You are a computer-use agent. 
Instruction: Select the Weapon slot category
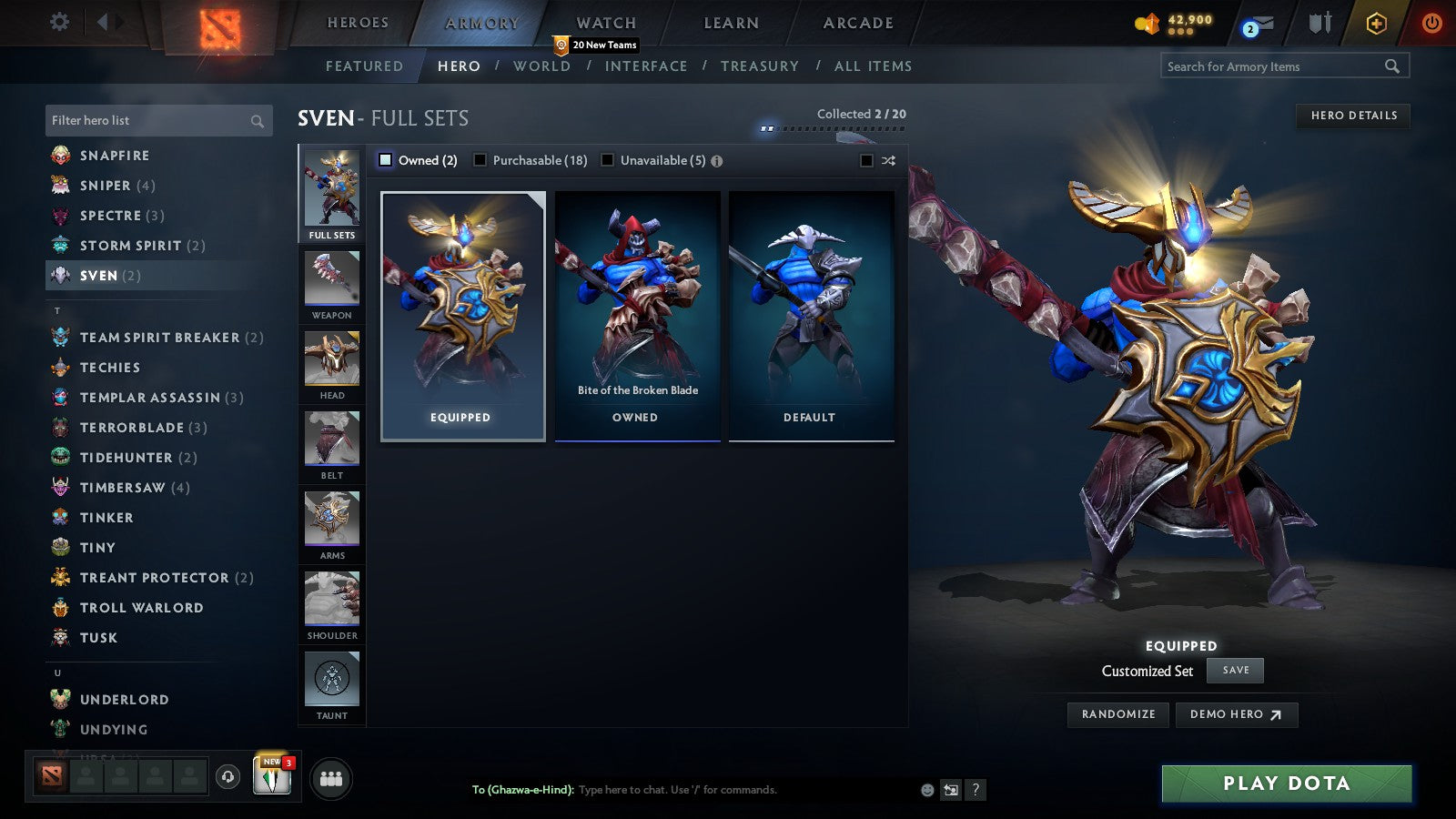(x=331, y=282)
